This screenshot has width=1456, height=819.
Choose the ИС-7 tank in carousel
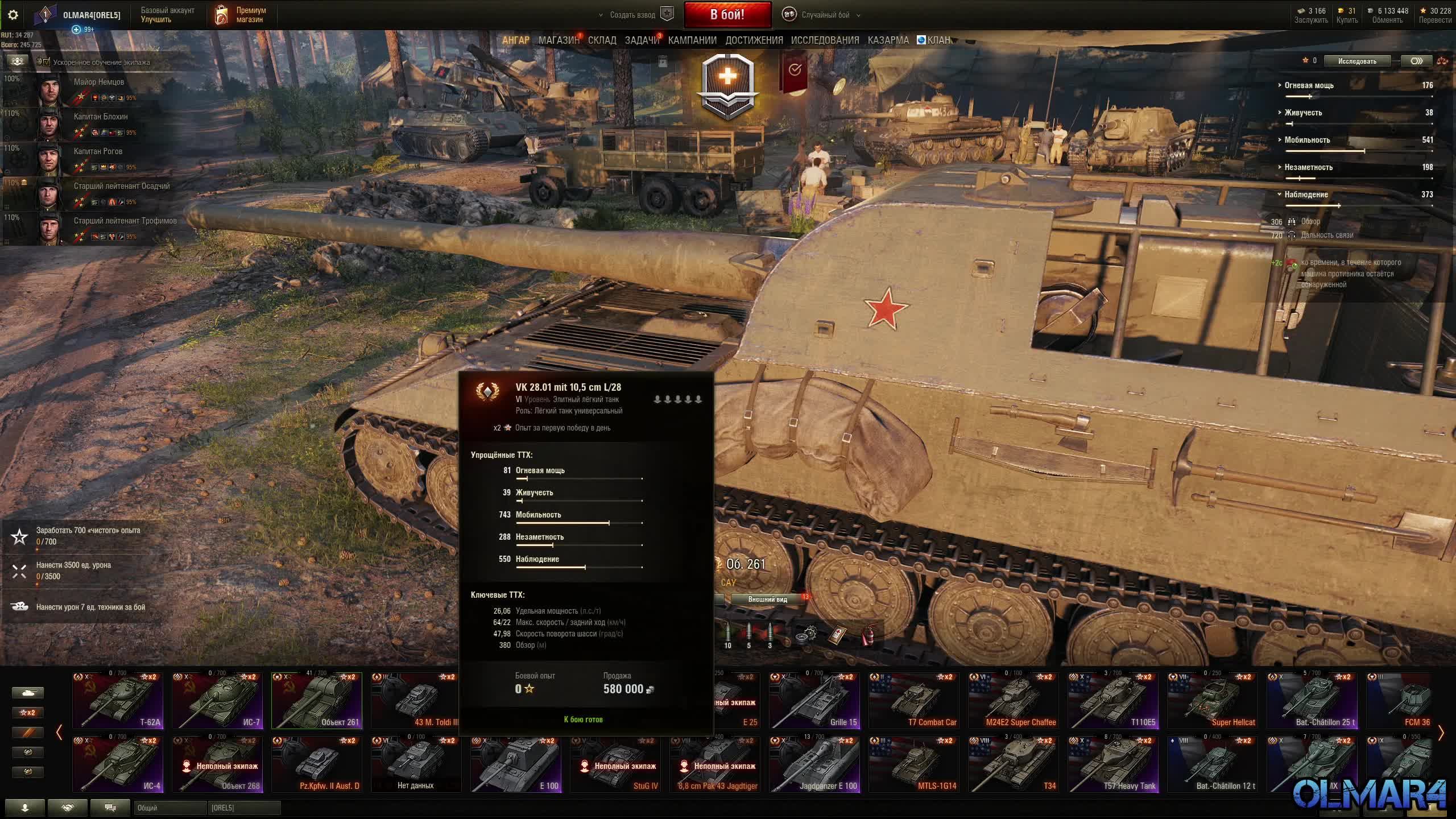pyautogui.click(x=217, y=700)
